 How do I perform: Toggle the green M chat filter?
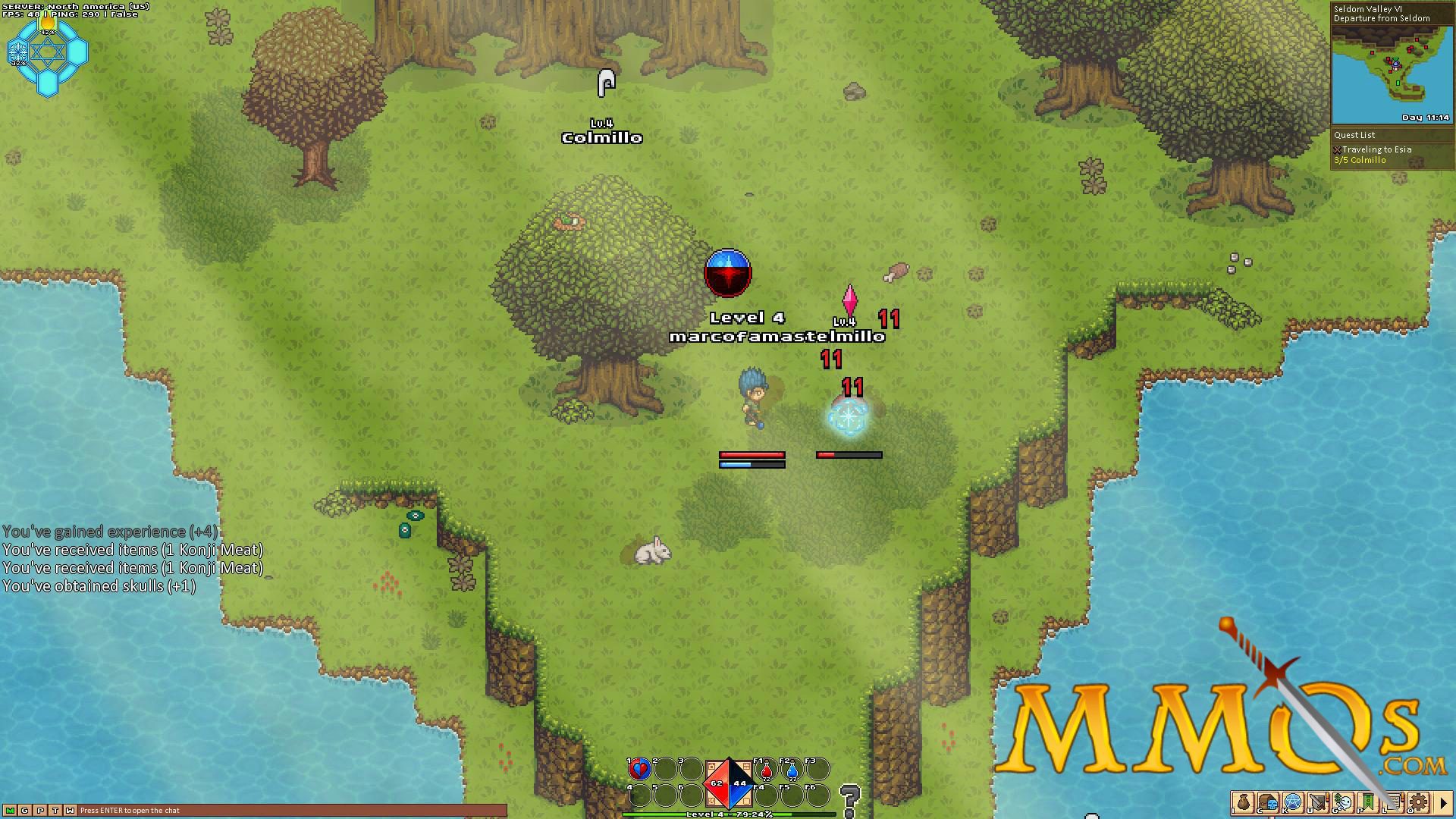pos(11,810)
